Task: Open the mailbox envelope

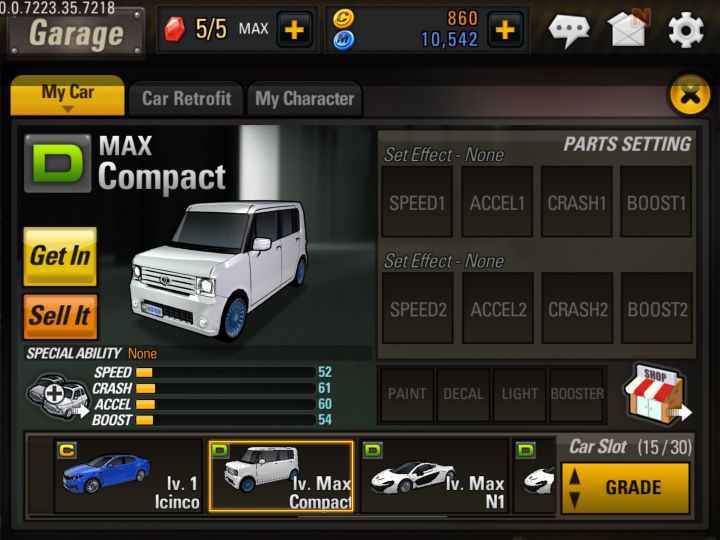Action: [628, 29]
